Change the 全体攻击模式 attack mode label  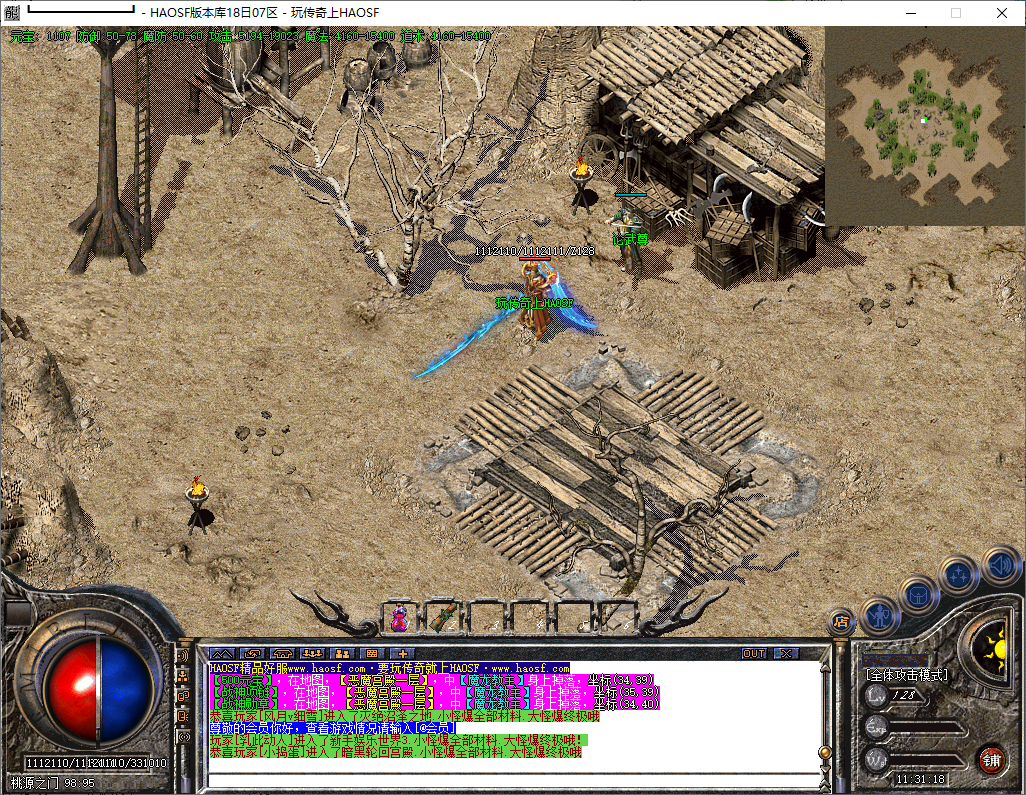tap(906, 675)
